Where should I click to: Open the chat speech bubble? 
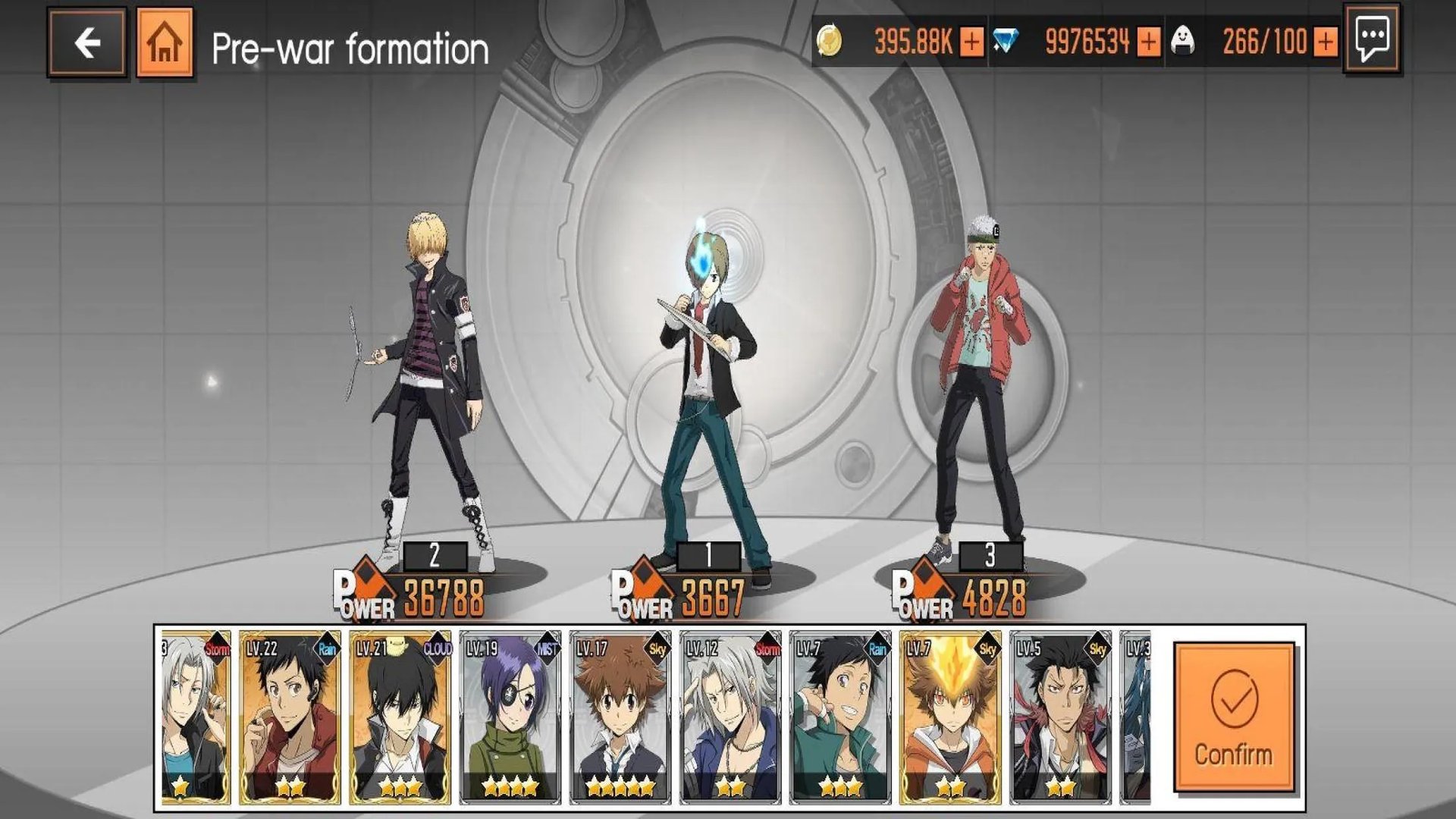[x=1372, y=38]
